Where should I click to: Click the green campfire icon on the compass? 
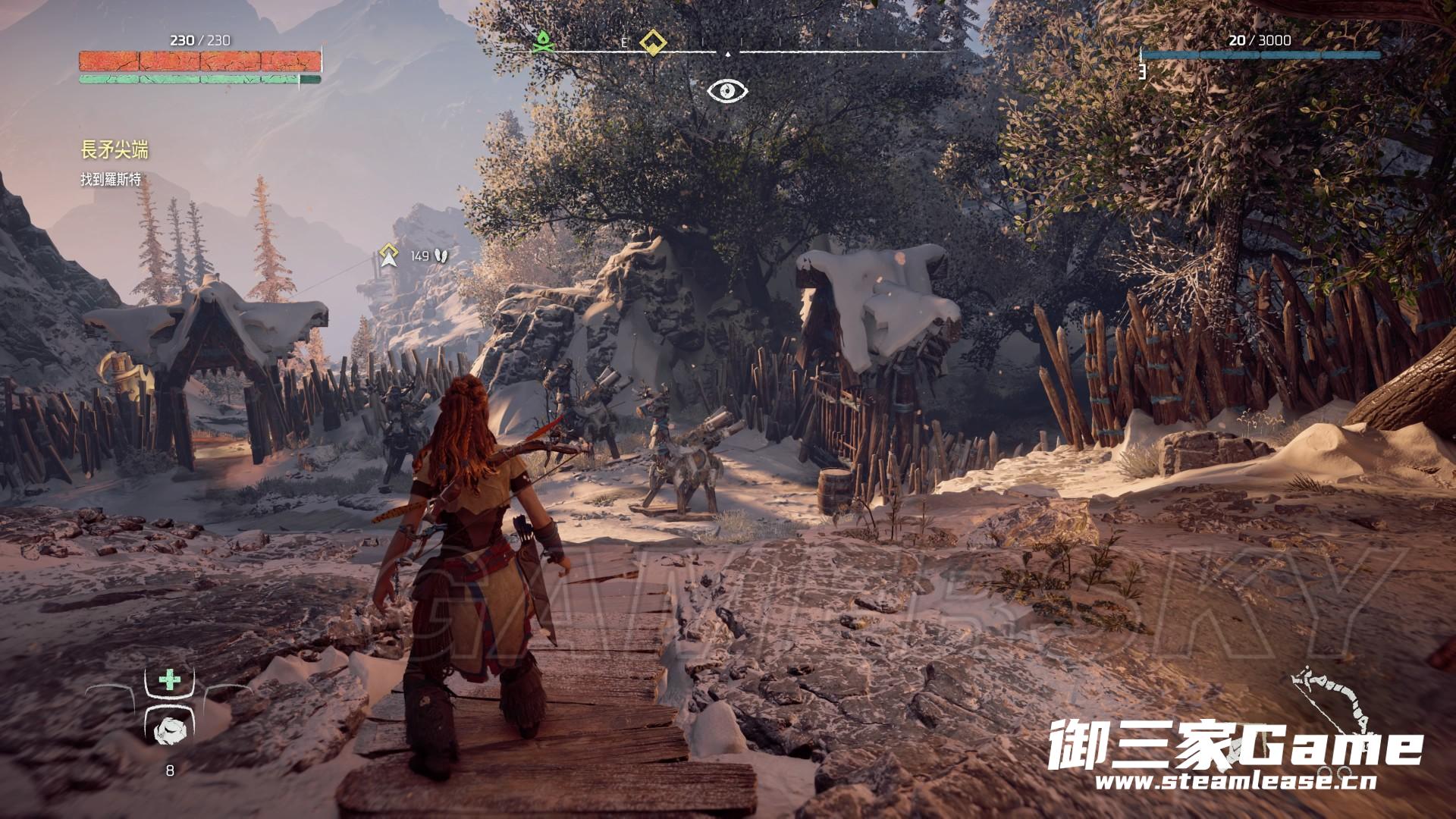coord(541,42)
